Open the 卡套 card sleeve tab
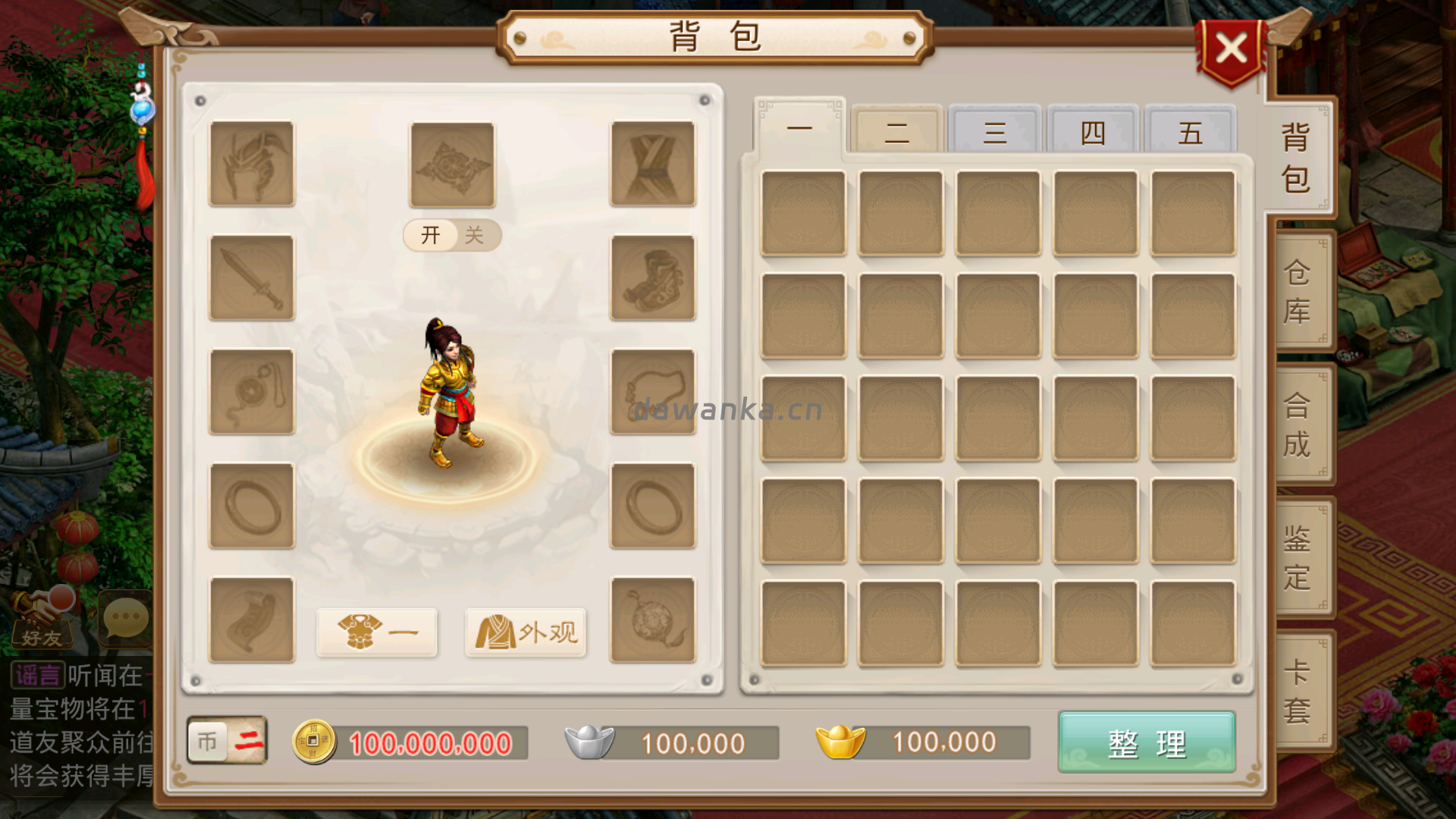The height and width of the screenshot is (819, 1456). click(1298, 691)
